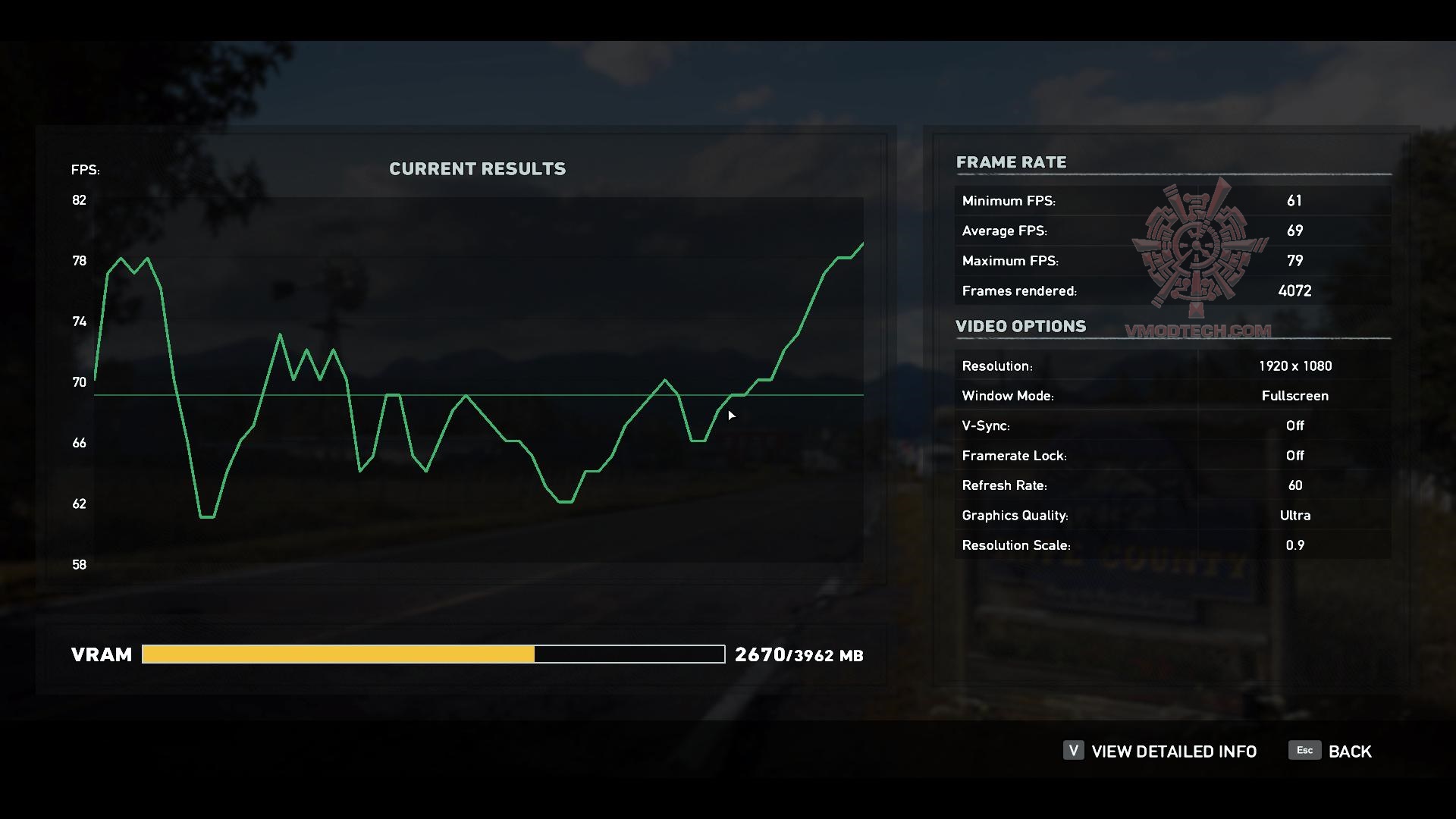Click the Frames rendered count 4072
The width and height of the screenshot is (1456, 819).
pyautogui.click(x=1294, y=290)
